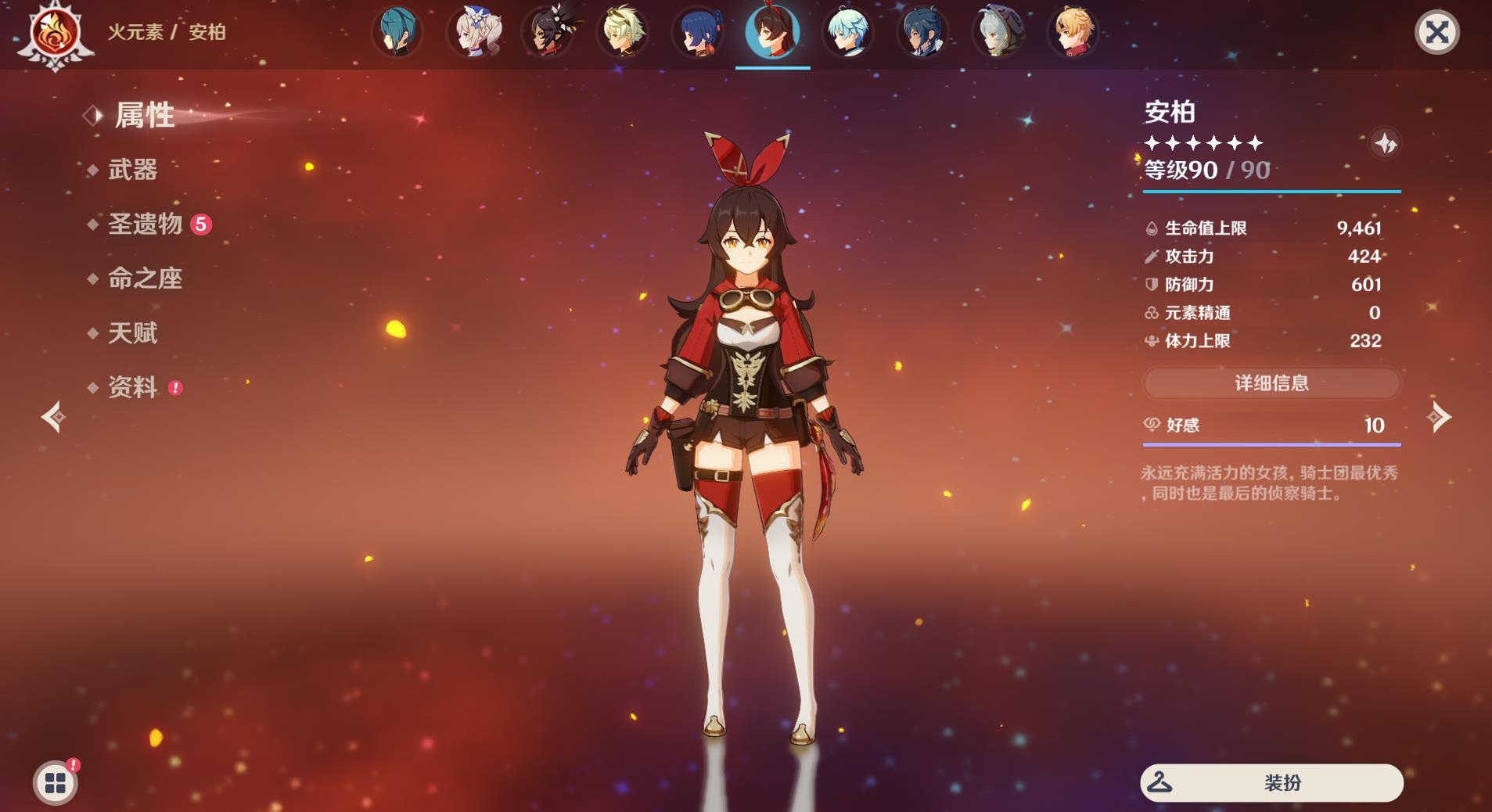Close the character screen
This screenshot has width=1492, height=812.
tap(1436, 32)
